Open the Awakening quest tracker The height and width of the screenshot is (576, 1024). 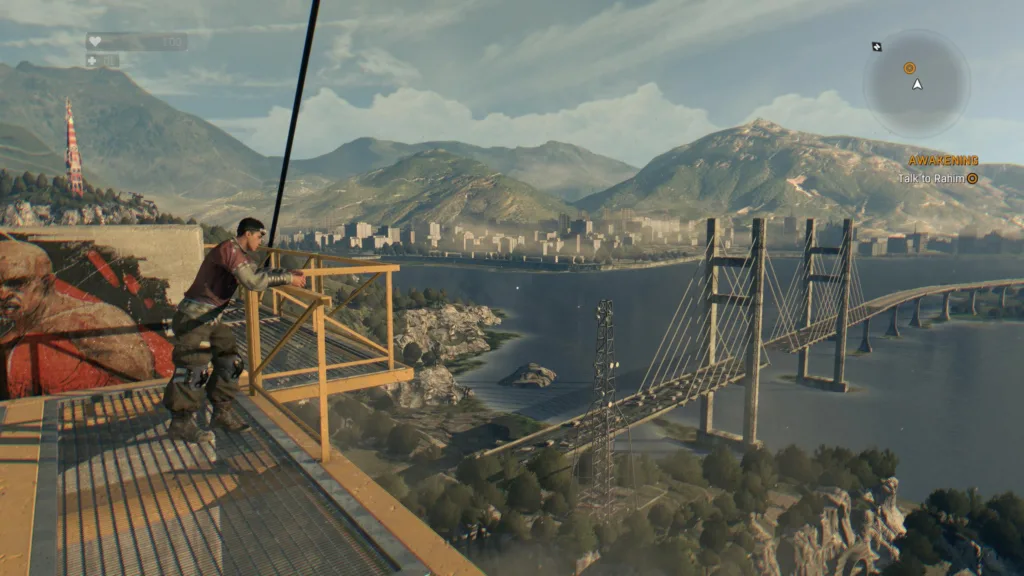942,160
